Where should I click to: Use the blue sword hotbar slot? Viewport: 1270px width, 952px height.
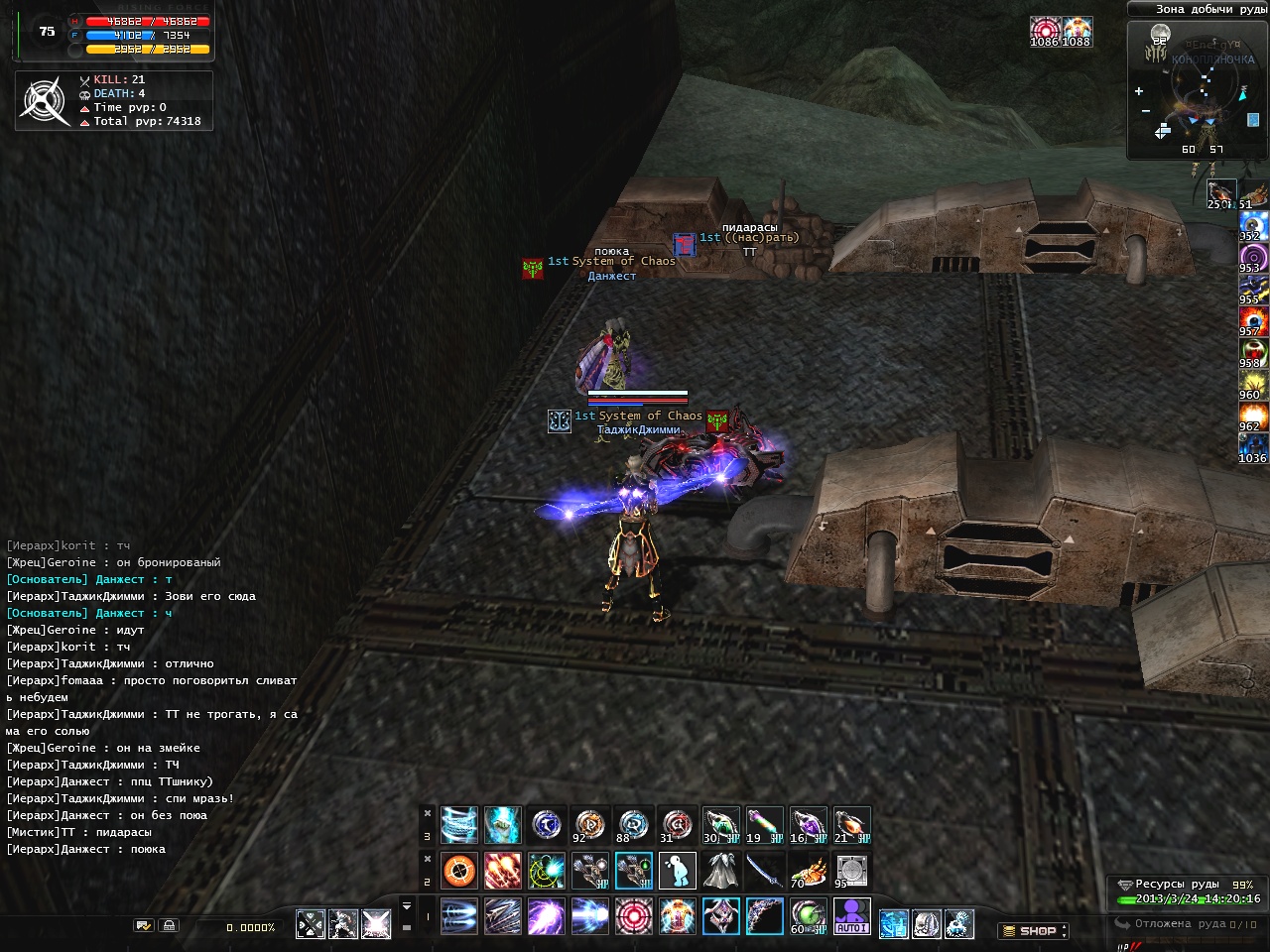pos(764,871)
